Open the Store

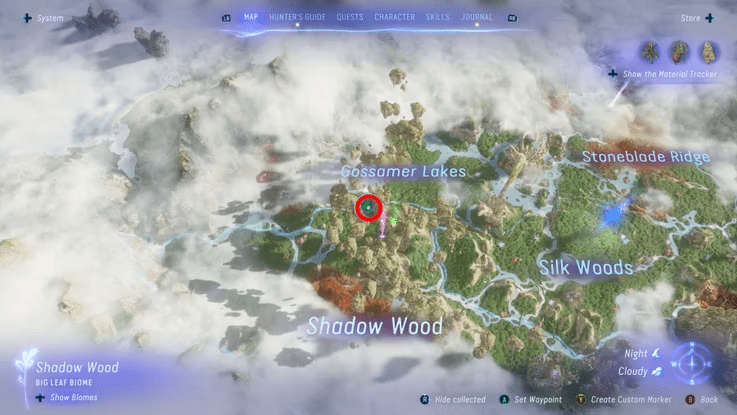[x=696, y=17]
